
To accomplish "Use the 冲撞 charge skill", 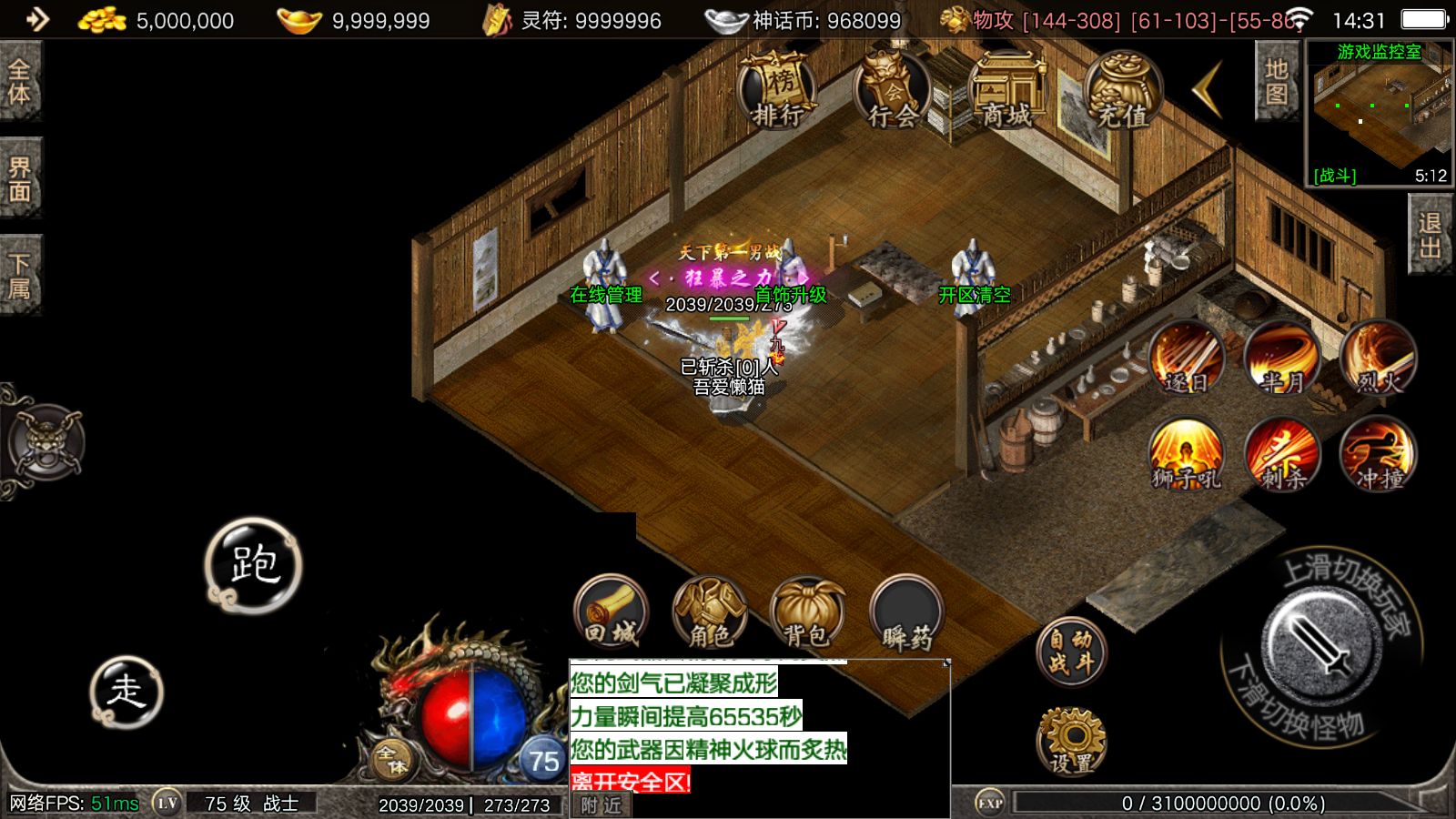I will 1378,454.
